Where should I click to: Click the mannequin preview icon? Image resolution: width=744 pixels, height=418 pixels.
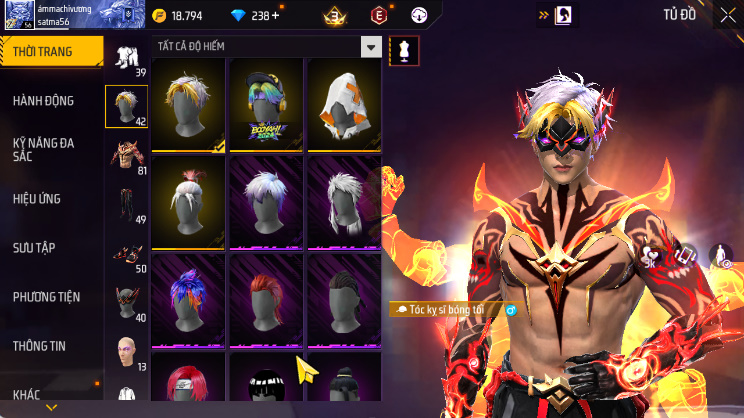[403, 49]
